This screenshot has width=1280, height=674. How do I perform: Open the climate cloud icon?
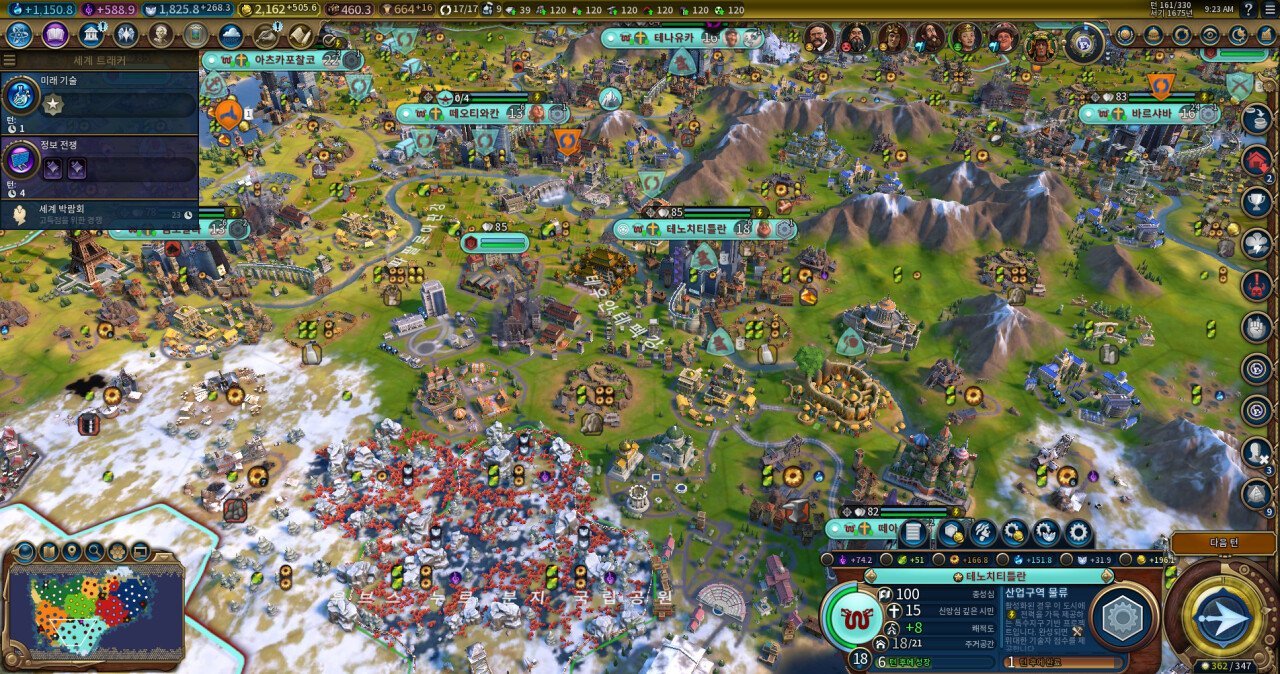pyautogui.click(x=231, y=35)
